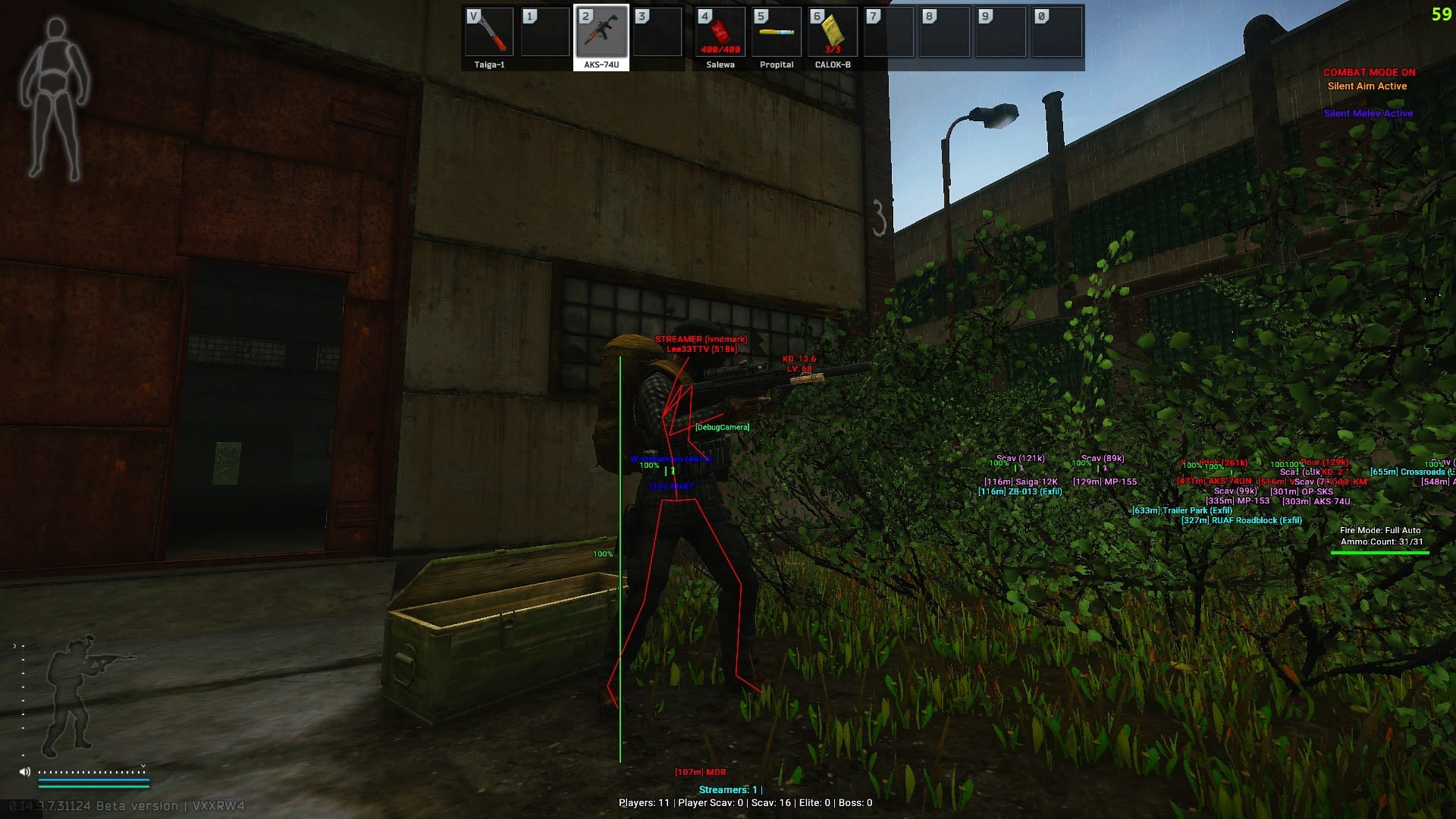Select the AKS-74U weapon in slot 2

pos(602,33)
